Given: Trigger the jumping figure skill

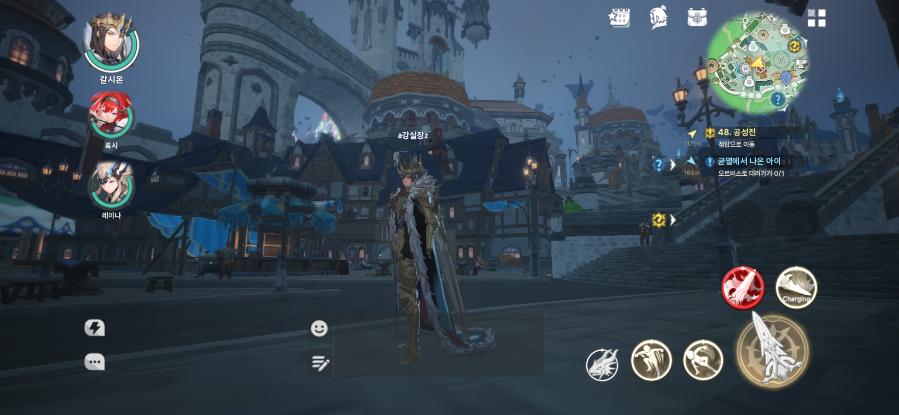Looking at the screenshot, I should pyautogui.click(x=651, y=360).
